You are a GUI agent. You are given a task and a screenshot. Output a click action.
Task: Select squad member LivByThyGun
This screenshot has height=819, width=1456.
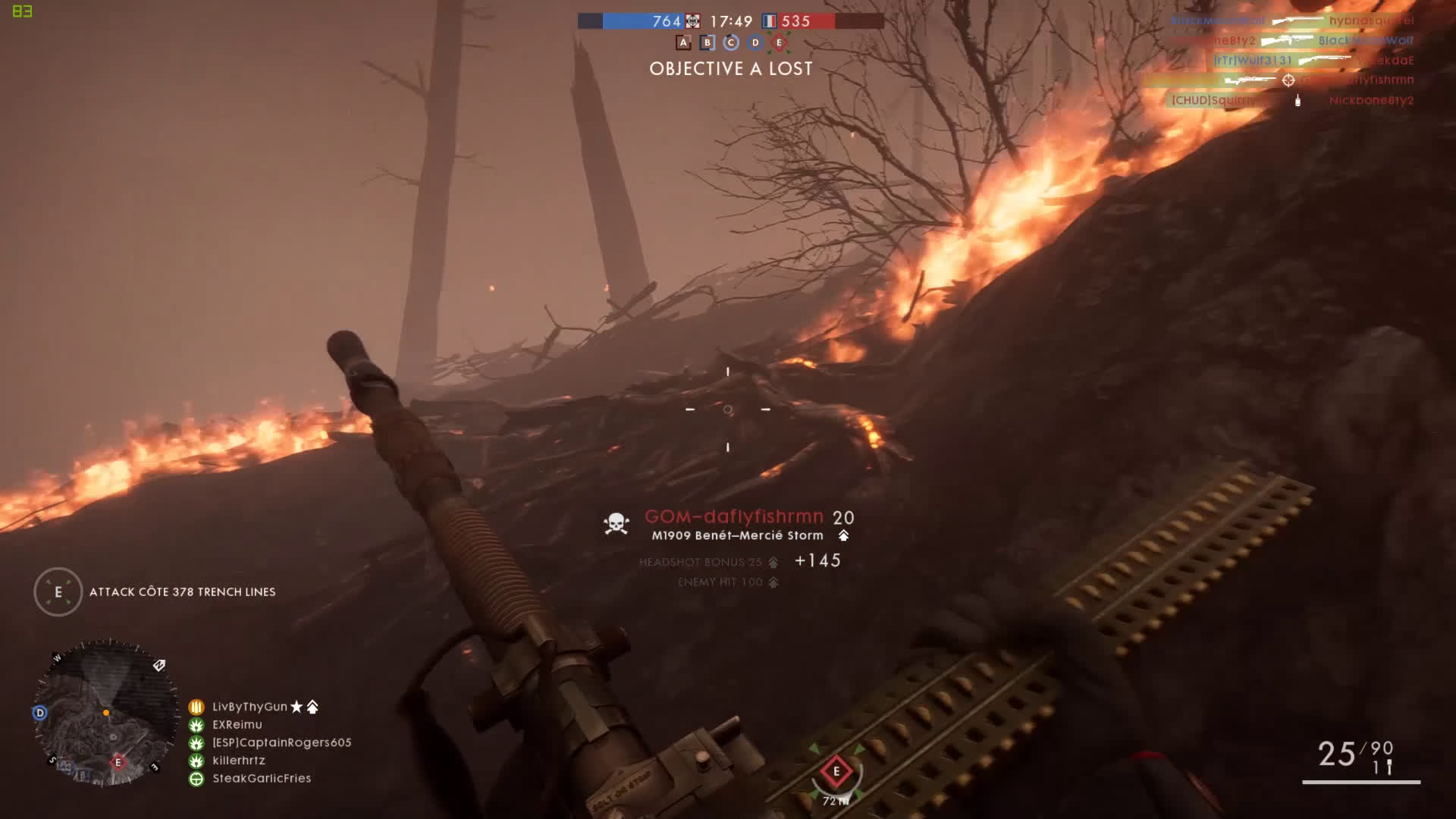point(249,707)
